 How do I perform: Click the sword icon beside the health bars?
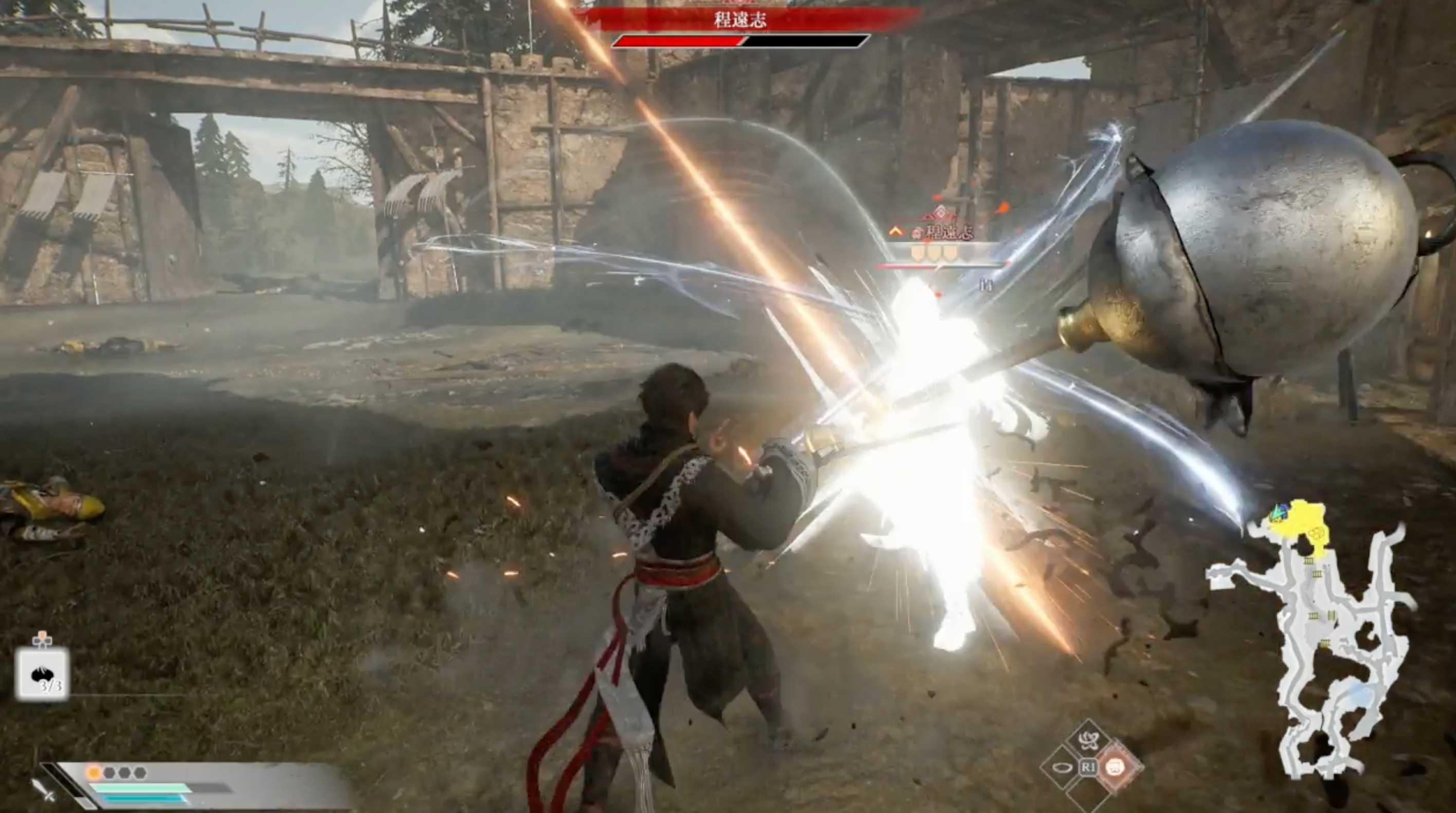point(45,793)
